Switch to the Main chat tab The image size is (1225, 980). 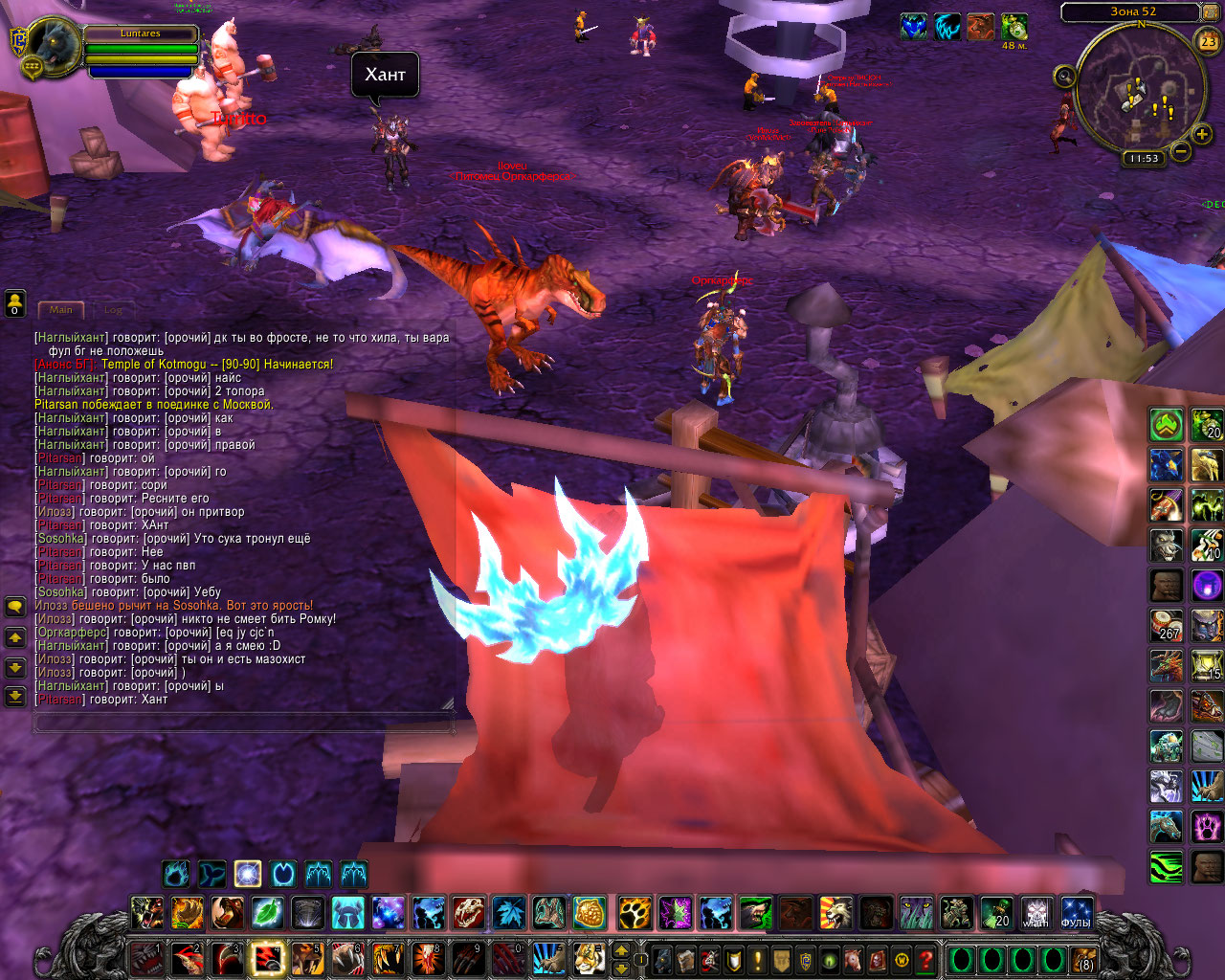tap(61, 310)
